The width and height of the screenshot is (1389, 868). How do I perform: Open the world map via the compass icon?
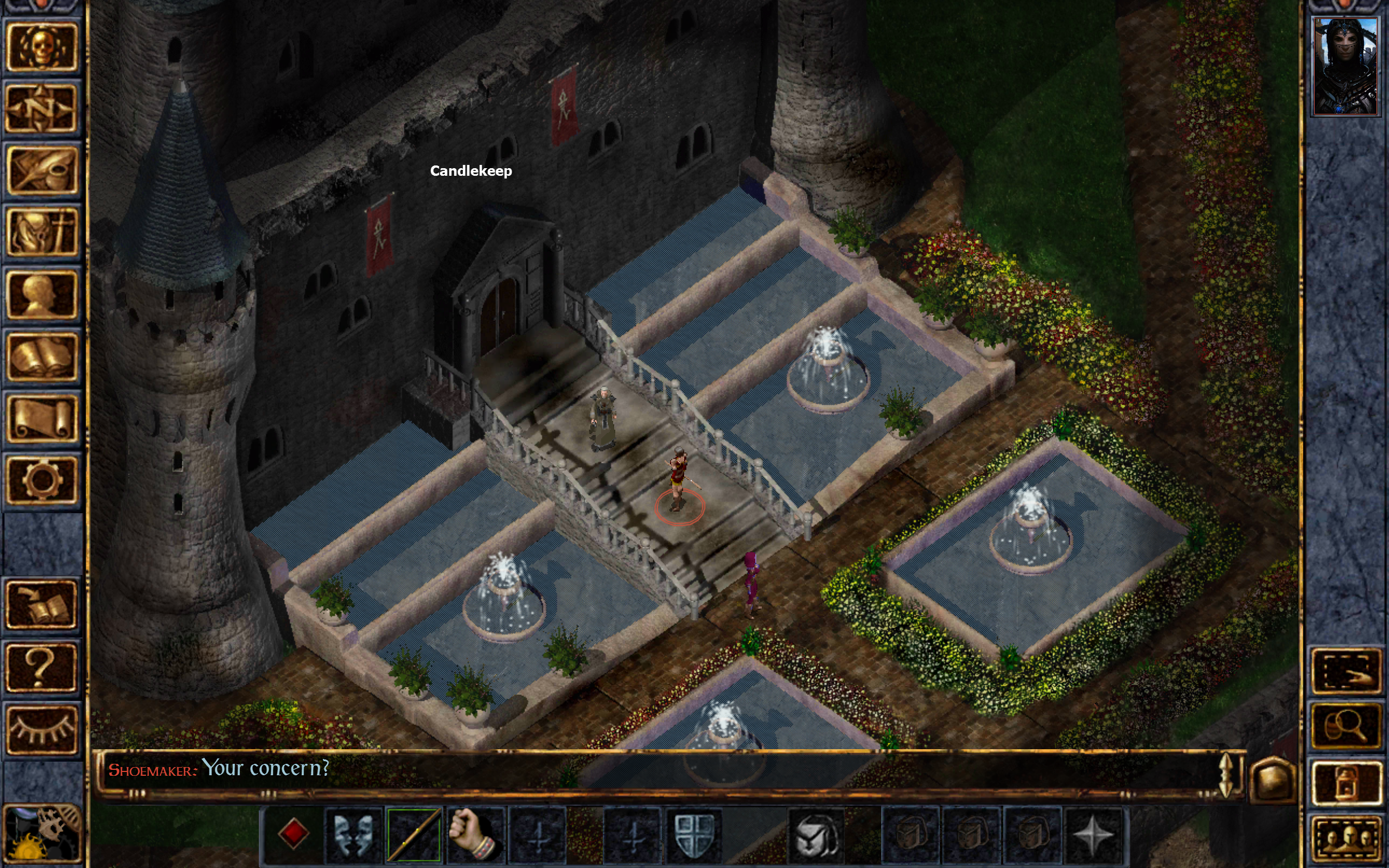[x=43, y=109]
